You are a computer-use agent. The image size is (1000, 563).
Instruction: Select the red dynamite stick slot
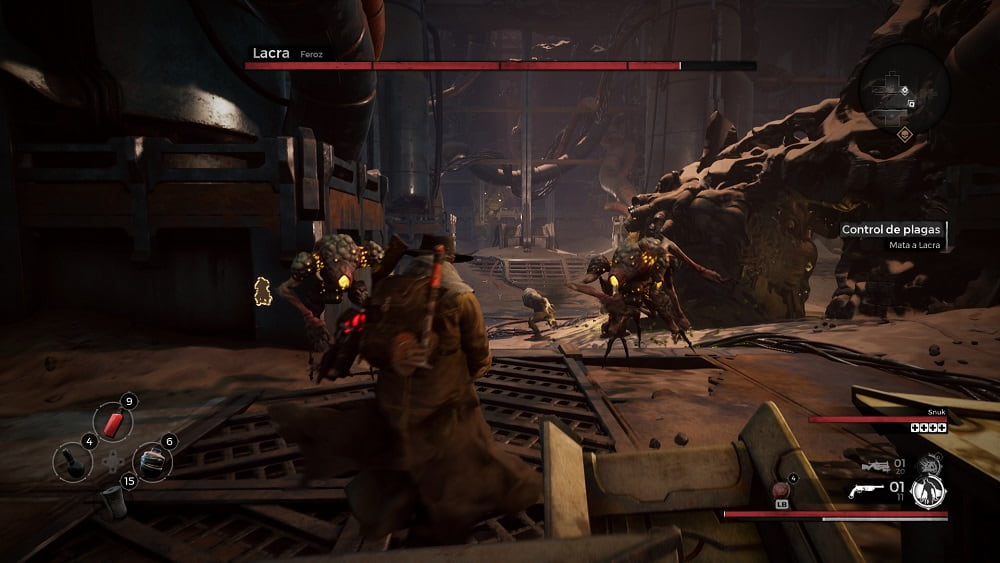tap(112, 422)
